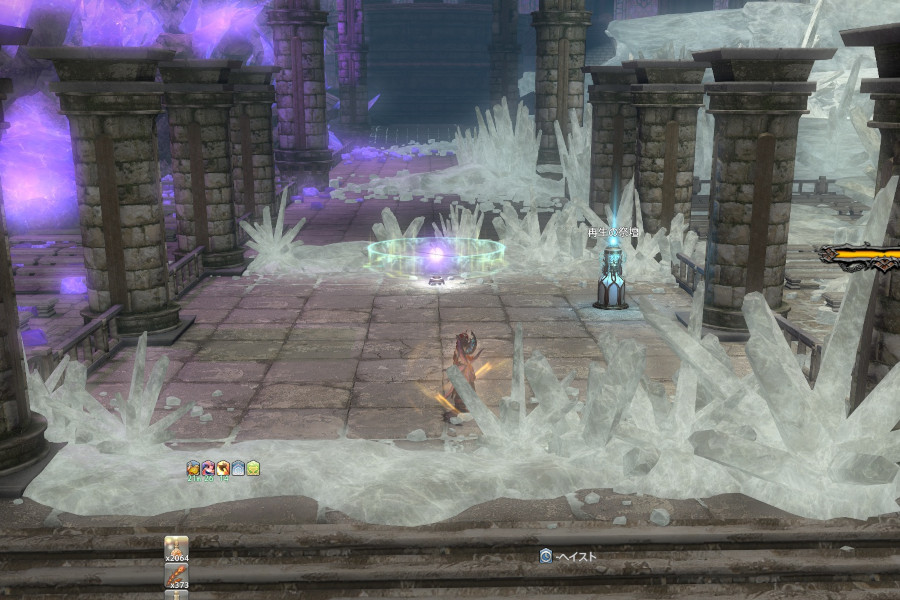Image resolution: width=900 pixels, height=600 pixels.
Task: View the blue arch status icon
Action: pyautogui.click(x=238, y=467)
